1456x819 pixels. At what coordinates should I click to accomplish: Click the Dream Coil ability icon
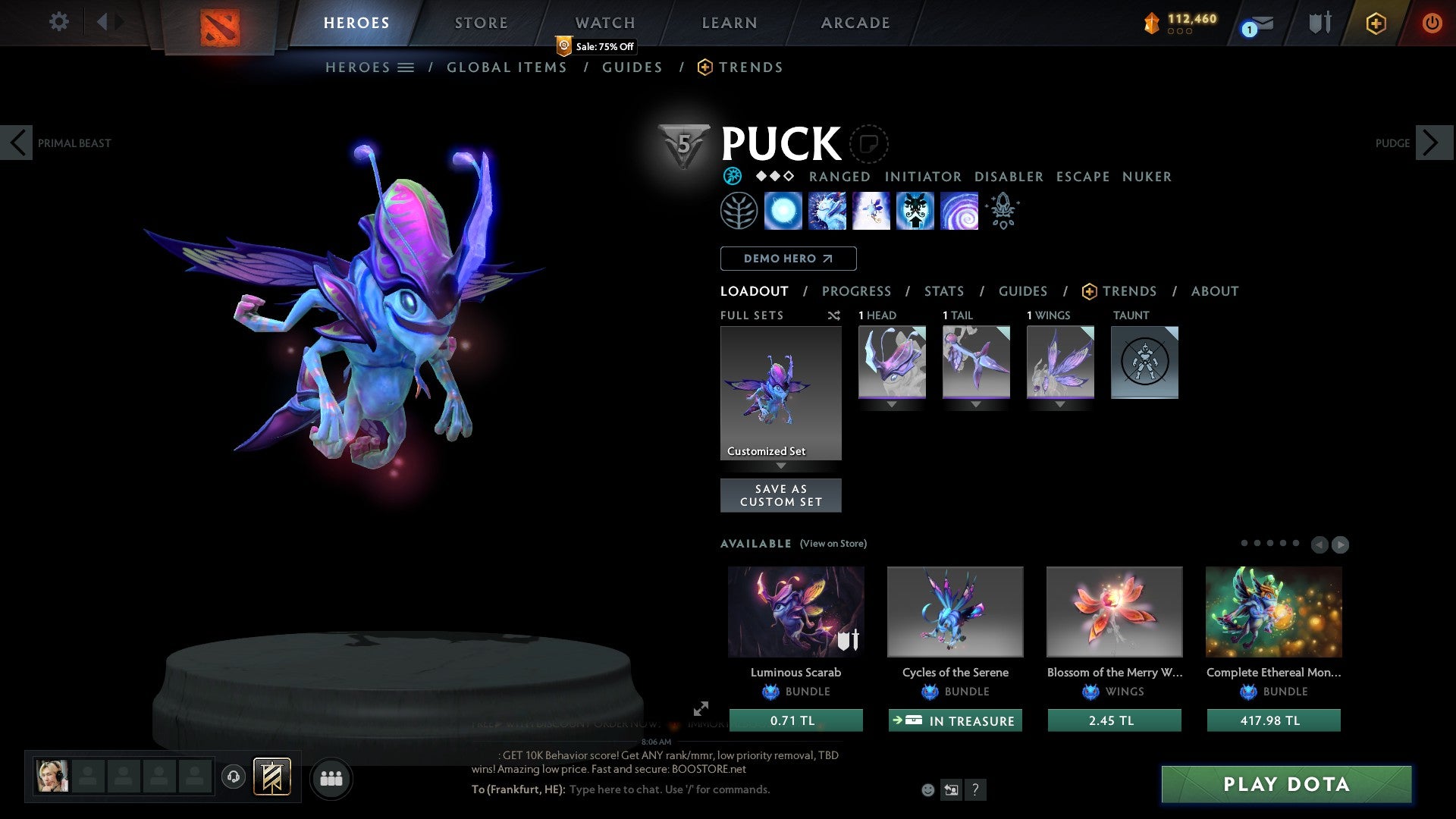click(959, 211)
